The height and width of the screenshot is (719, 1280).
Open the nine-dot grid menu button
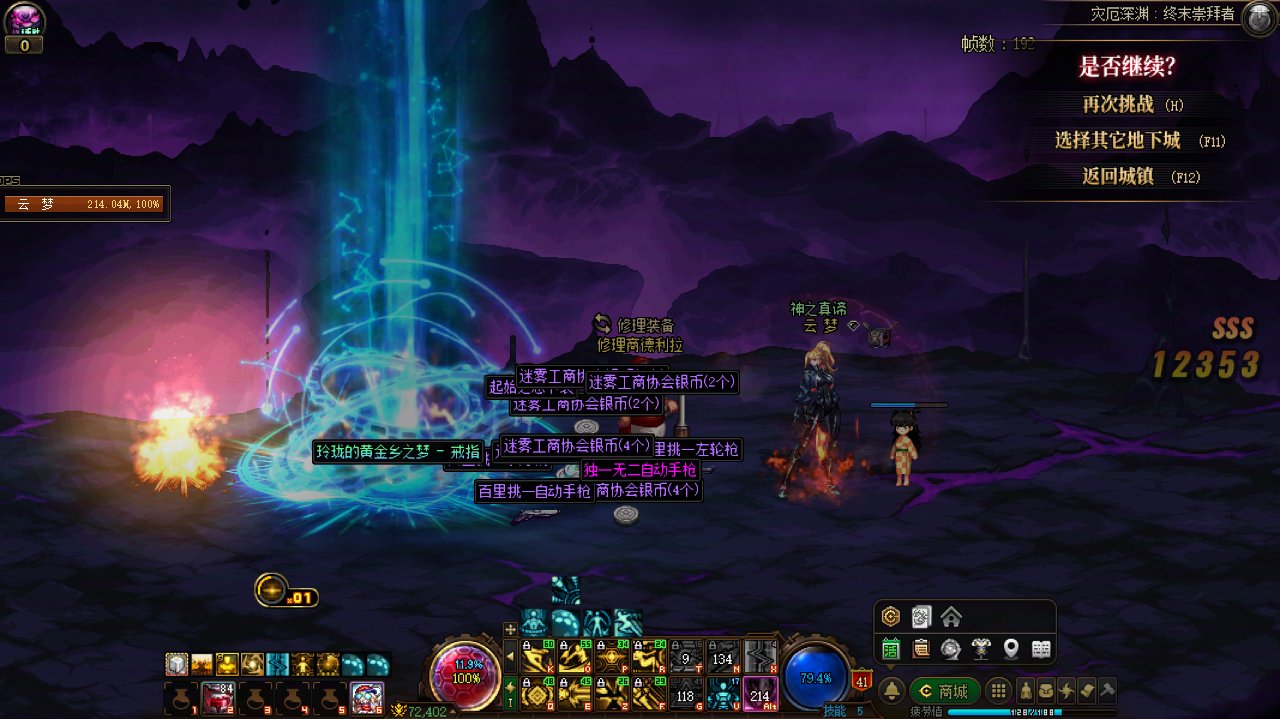(x=997, y=691)
